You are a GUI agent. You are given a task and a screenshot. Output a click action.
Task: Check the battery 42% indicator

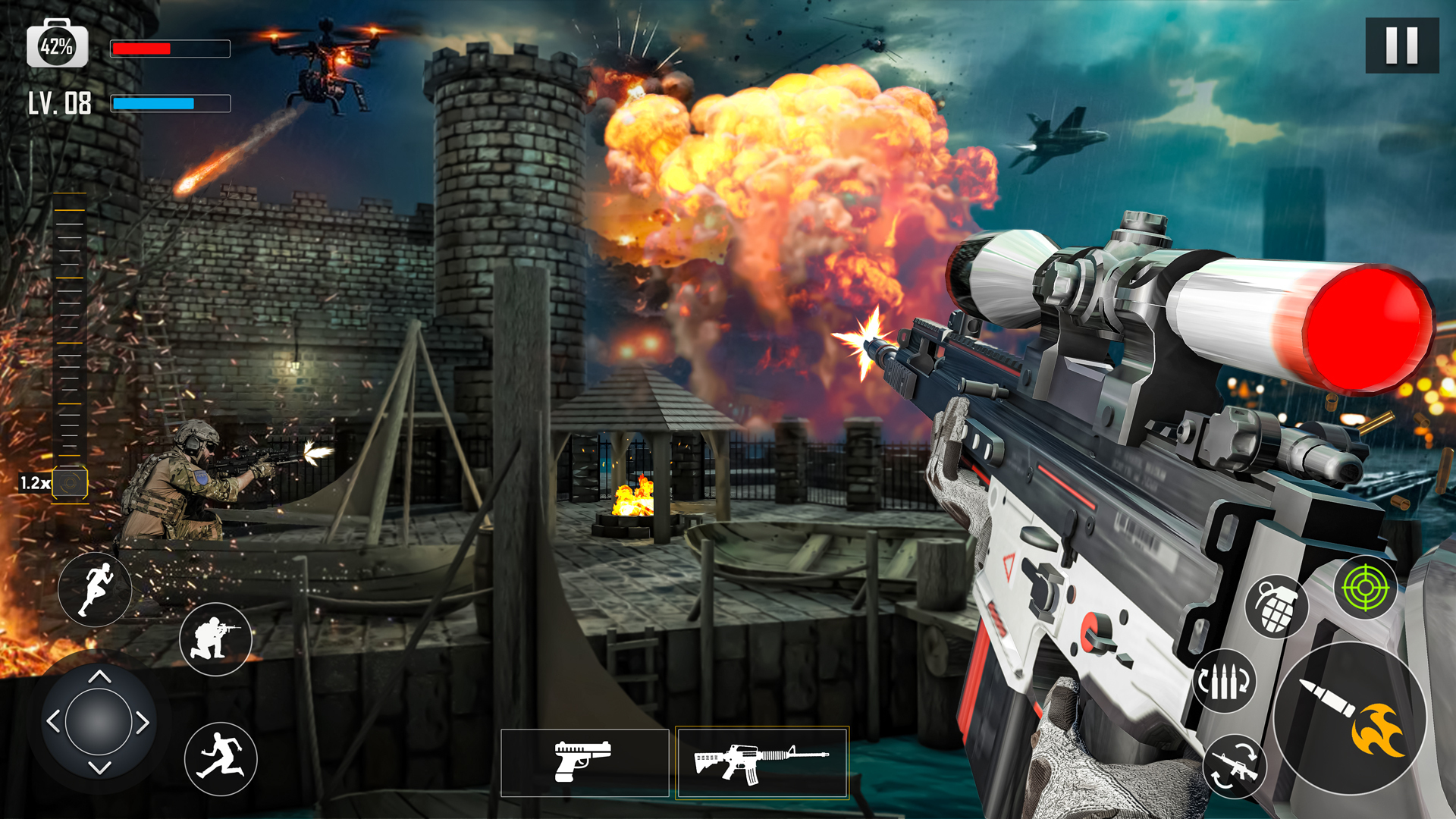click(57, 45)
